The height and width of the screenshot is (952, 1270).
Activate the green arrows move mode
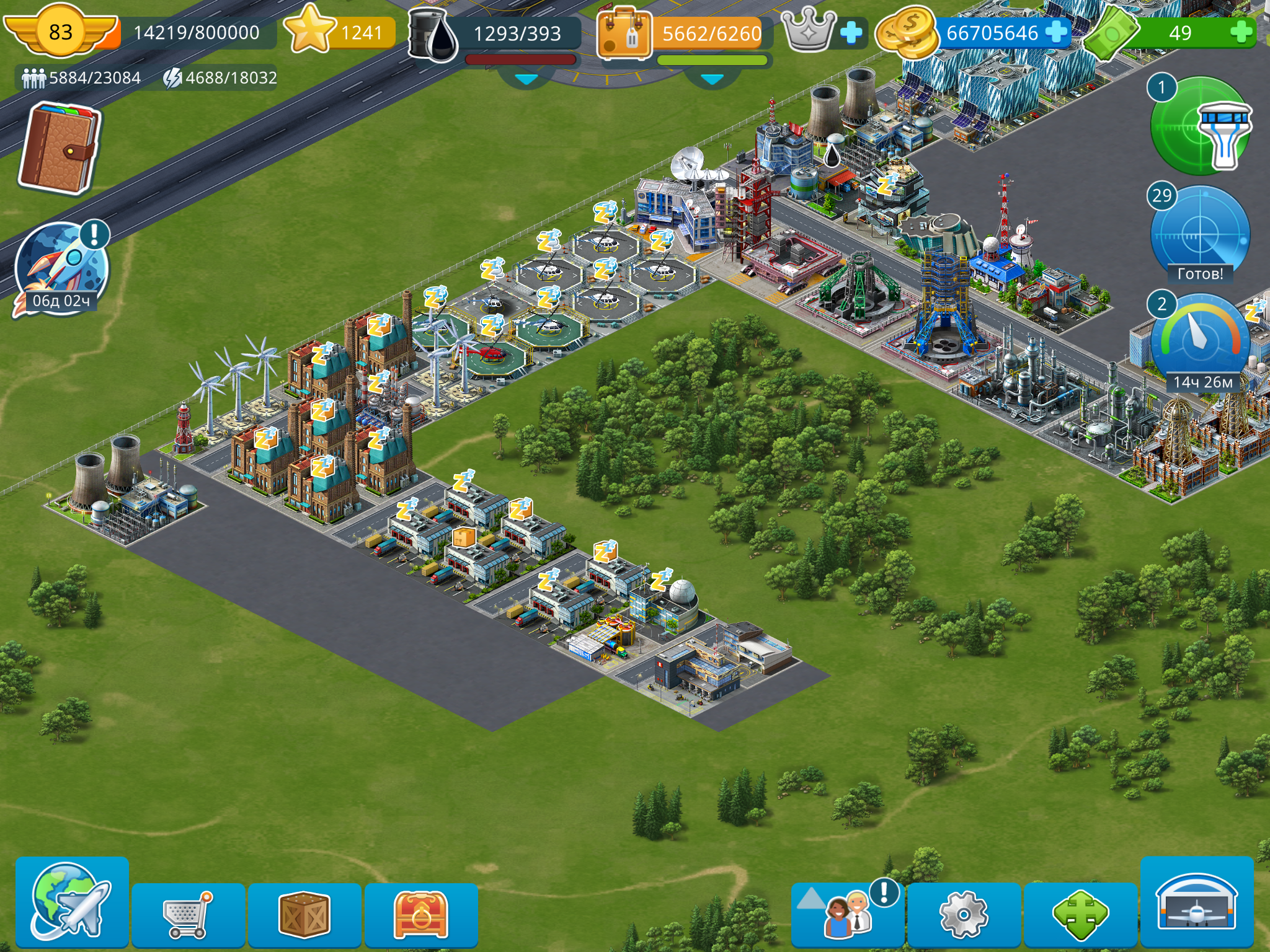pyautogui.click(x=1080, y=914)
